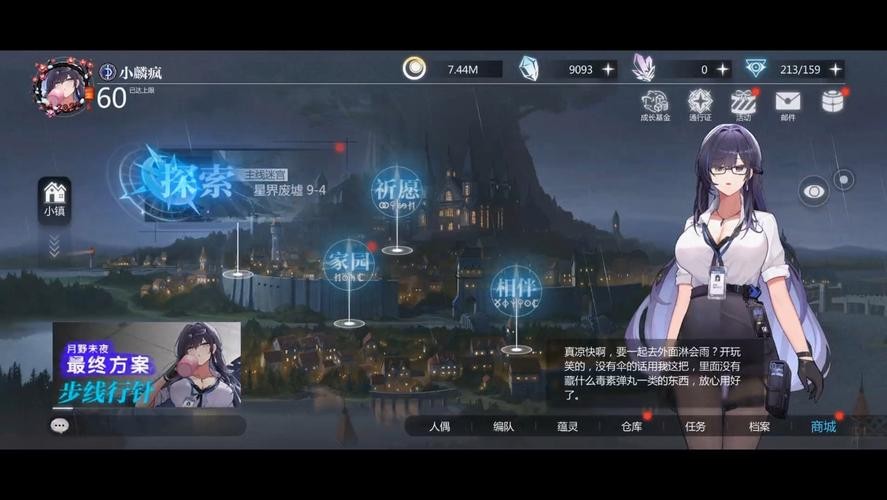Show the 活动 events page

(x=743, y=103)
